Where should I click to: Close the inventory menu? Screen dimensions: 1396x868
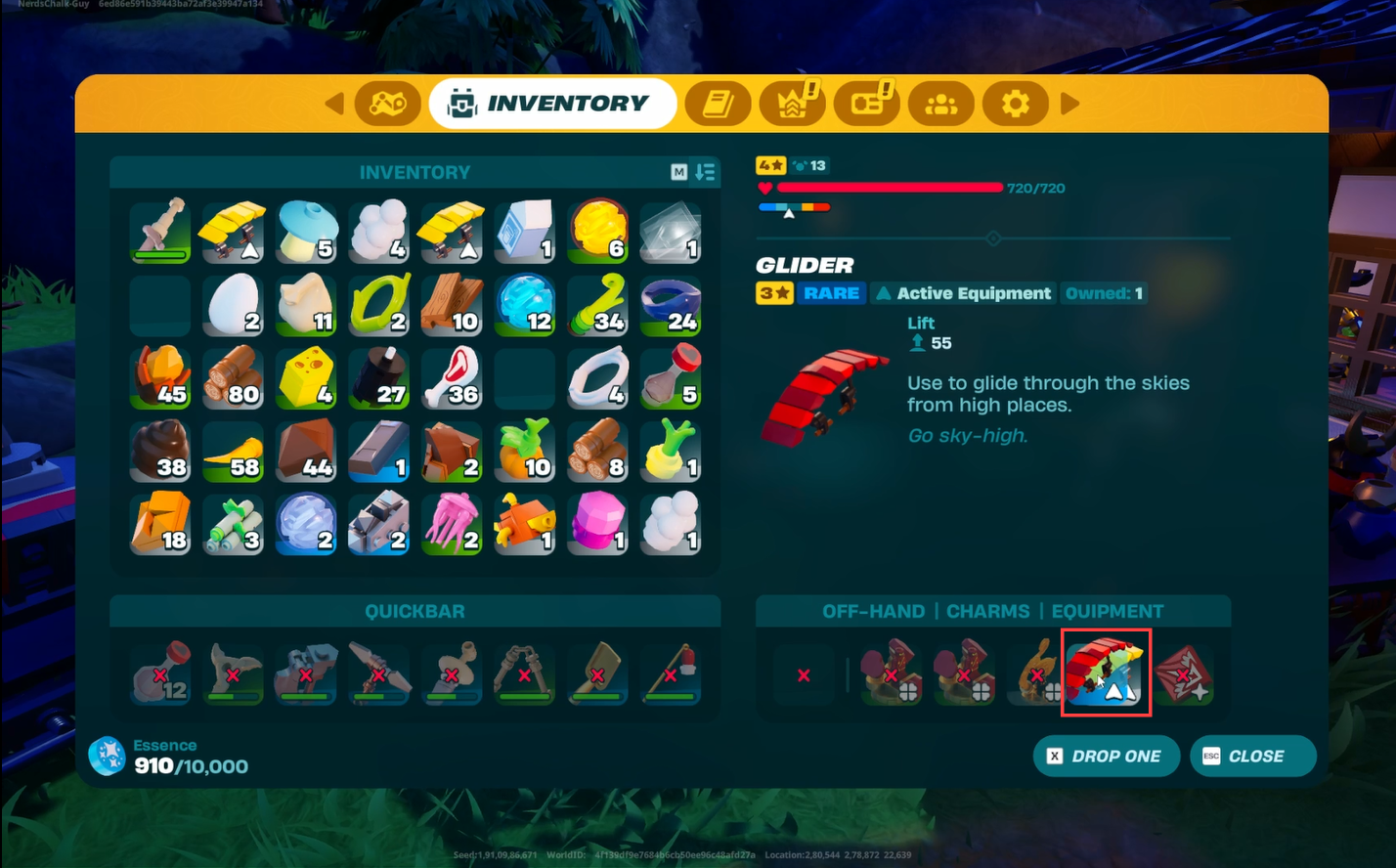(1252, 756)
